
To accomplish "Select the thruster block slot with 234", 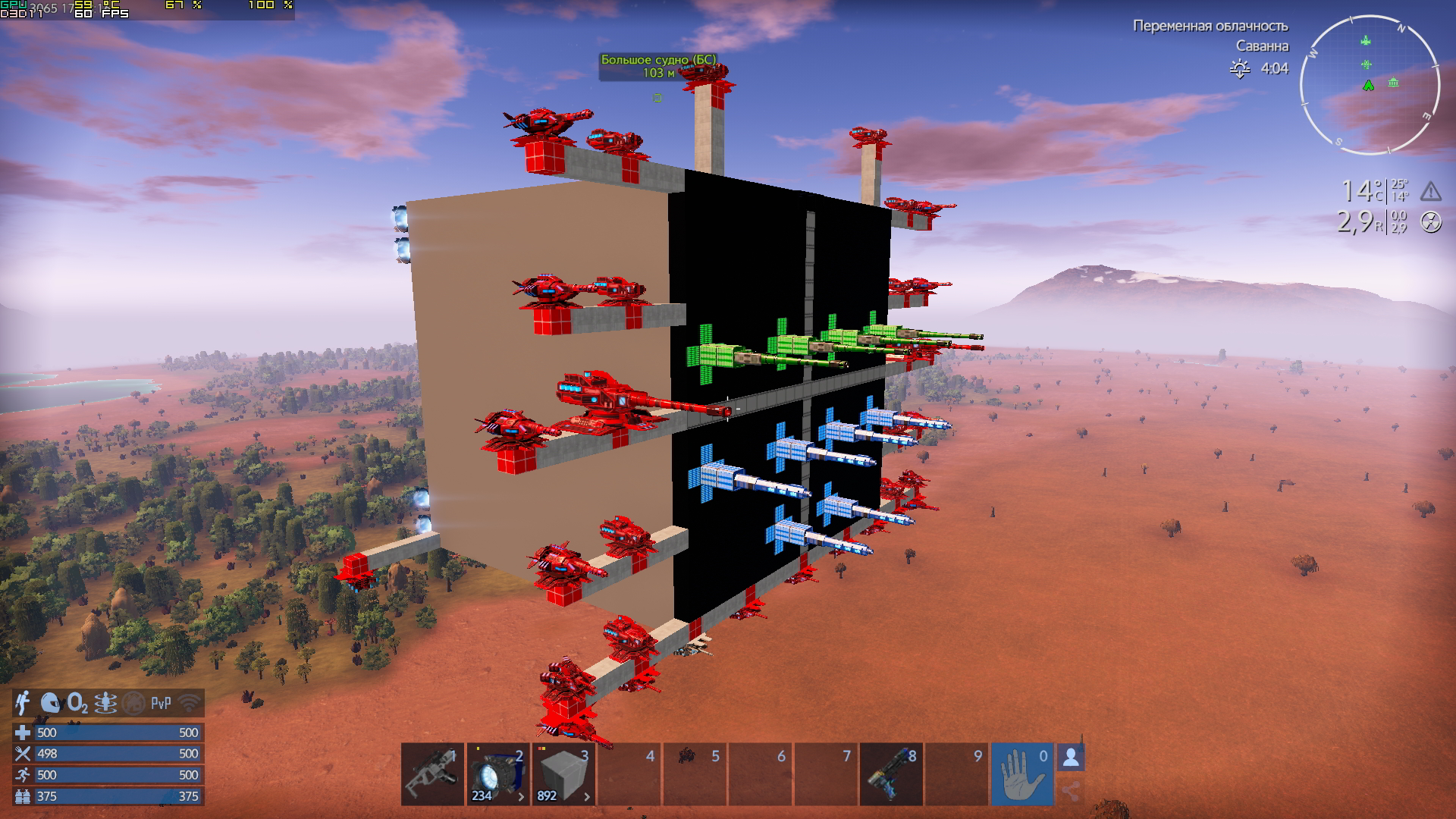I will 497,774.
